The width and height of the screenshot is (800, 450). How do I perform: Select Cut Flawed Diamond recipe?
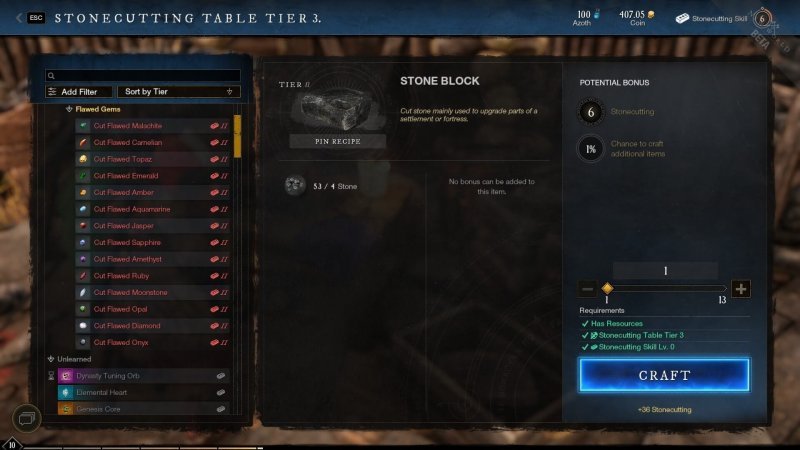coord(126,326)
